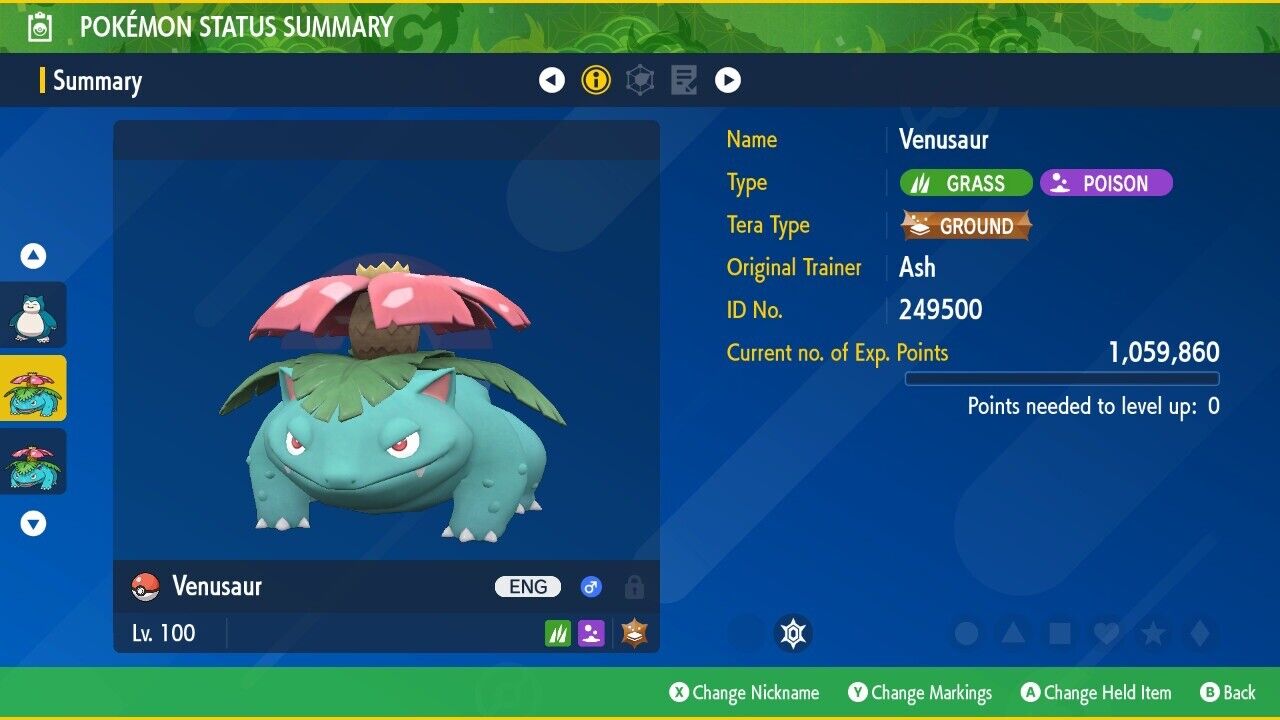Viewport: 1280px width, 720px height.
Task: Open Change Markings option
Action: point(920,693)
